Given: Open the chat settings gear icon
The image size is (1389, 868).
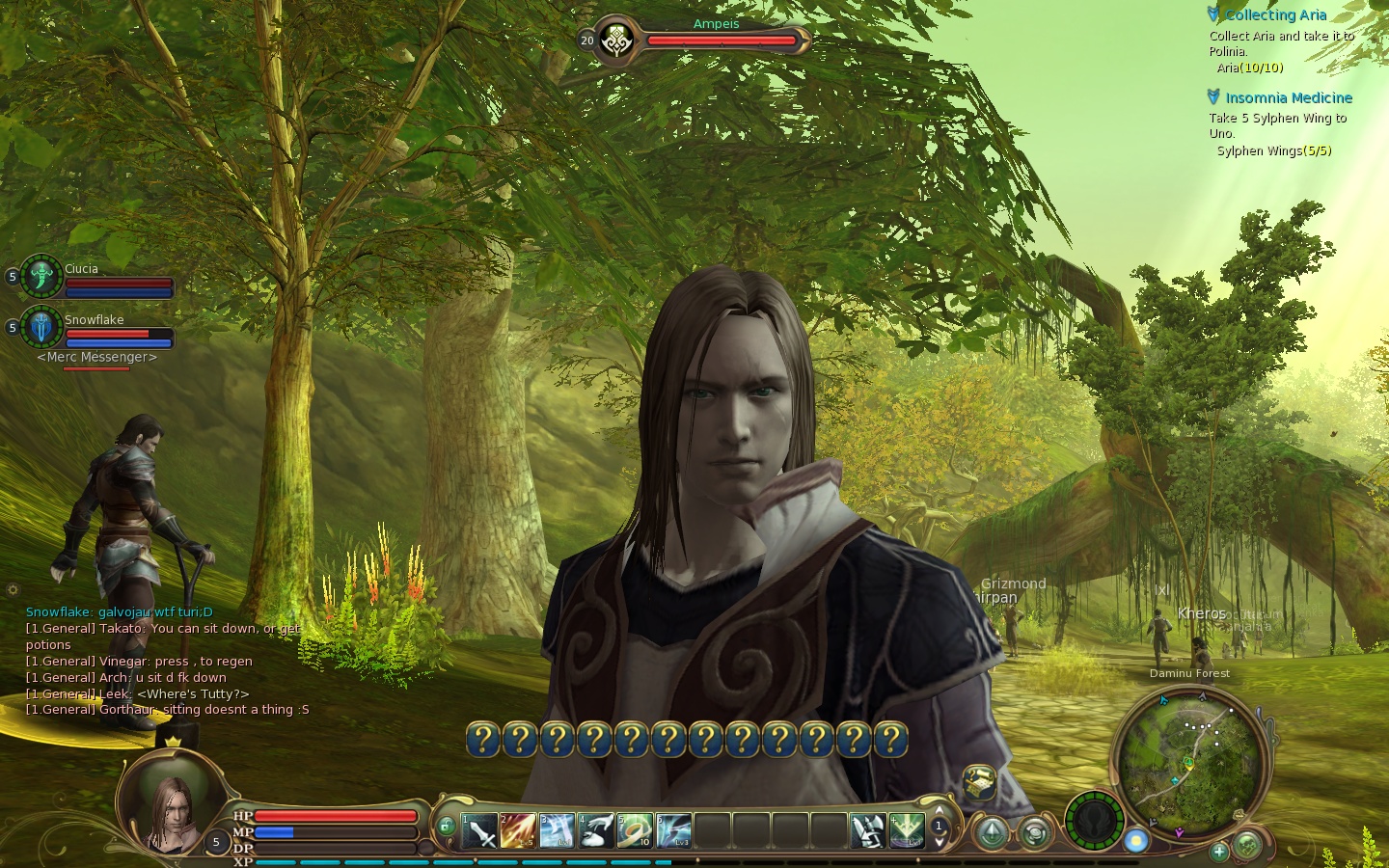Looking at the screenshot, I should tap(13, 589).
